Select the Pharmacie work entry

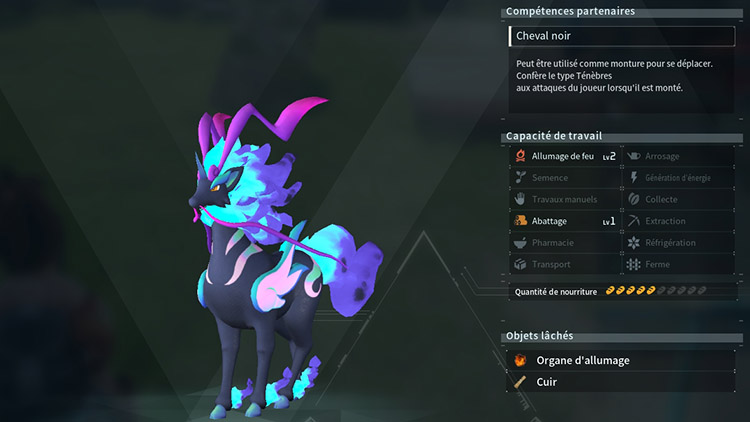565,243
